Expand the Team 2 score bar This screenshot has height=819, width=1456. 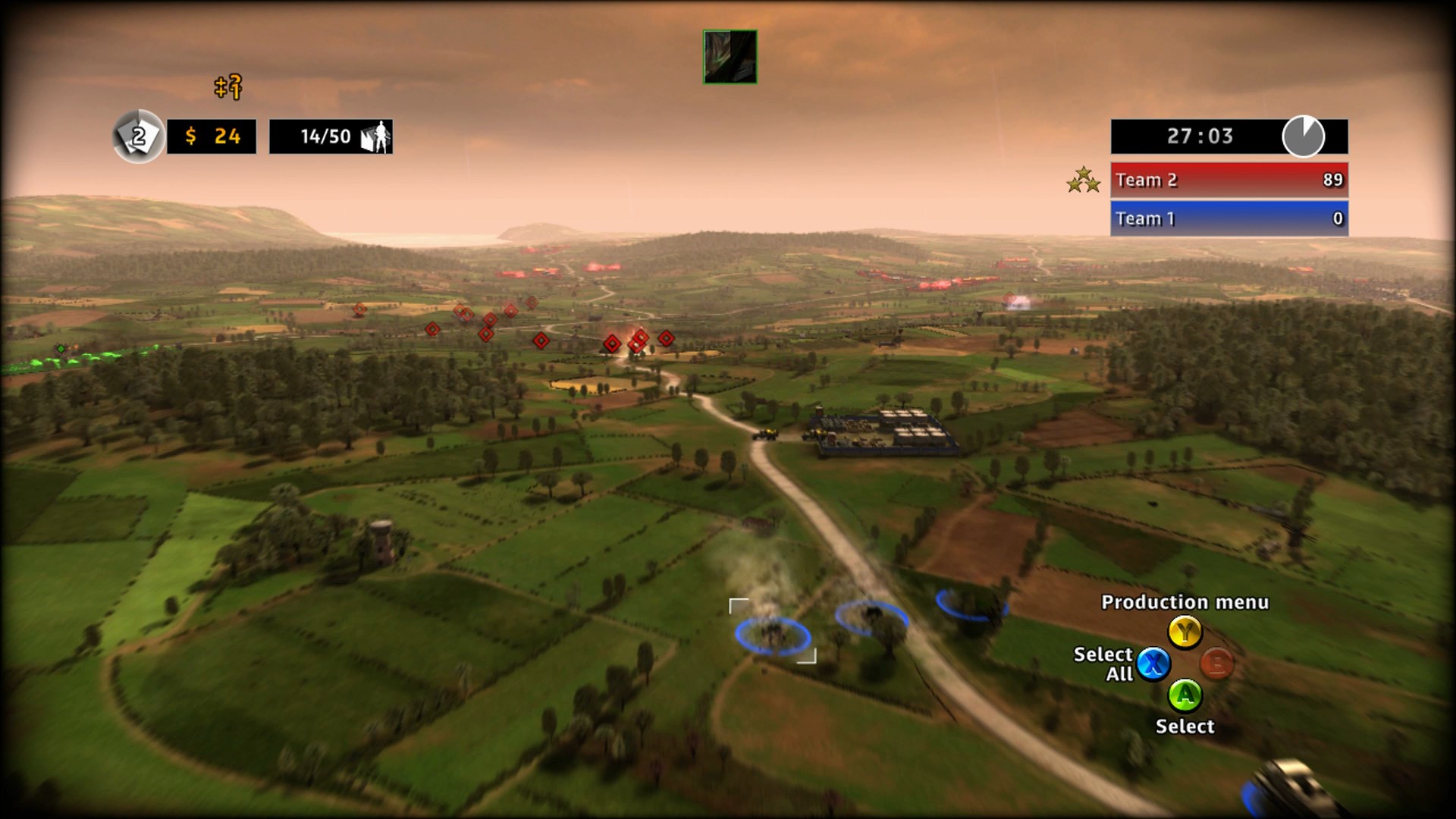[x=1228, y=180]
